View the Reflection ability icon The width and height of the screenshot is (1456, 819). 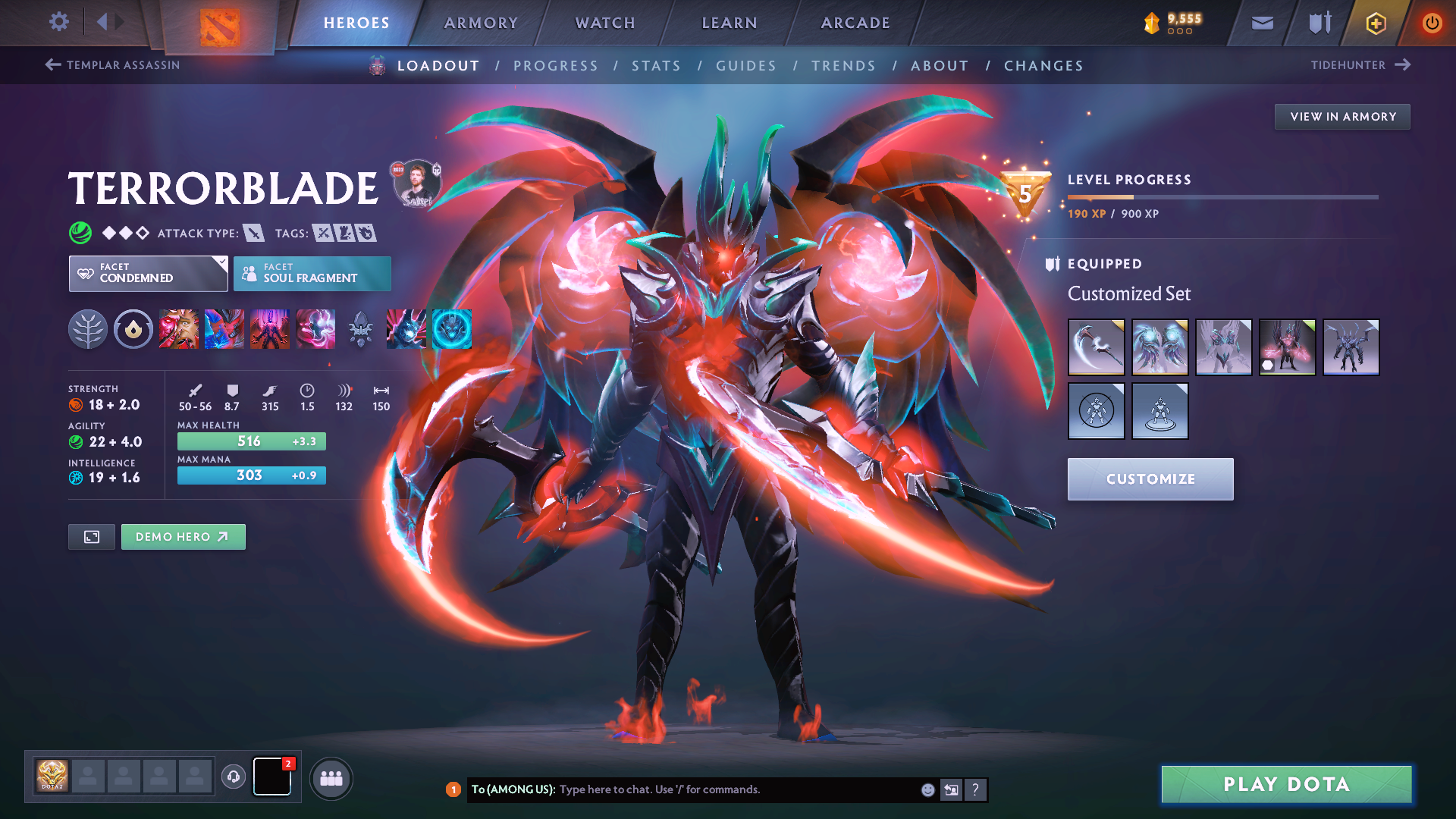[x=179, y=329]
